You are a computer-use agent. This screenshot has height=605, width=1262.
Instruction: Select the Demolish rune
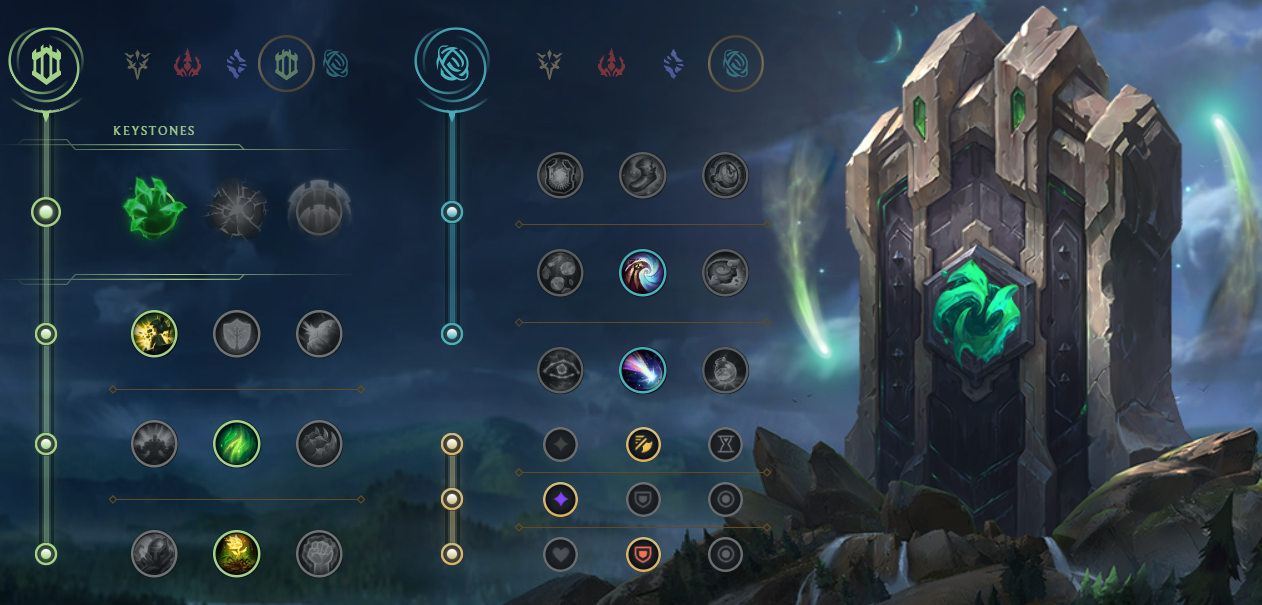[x=155, y=334]
